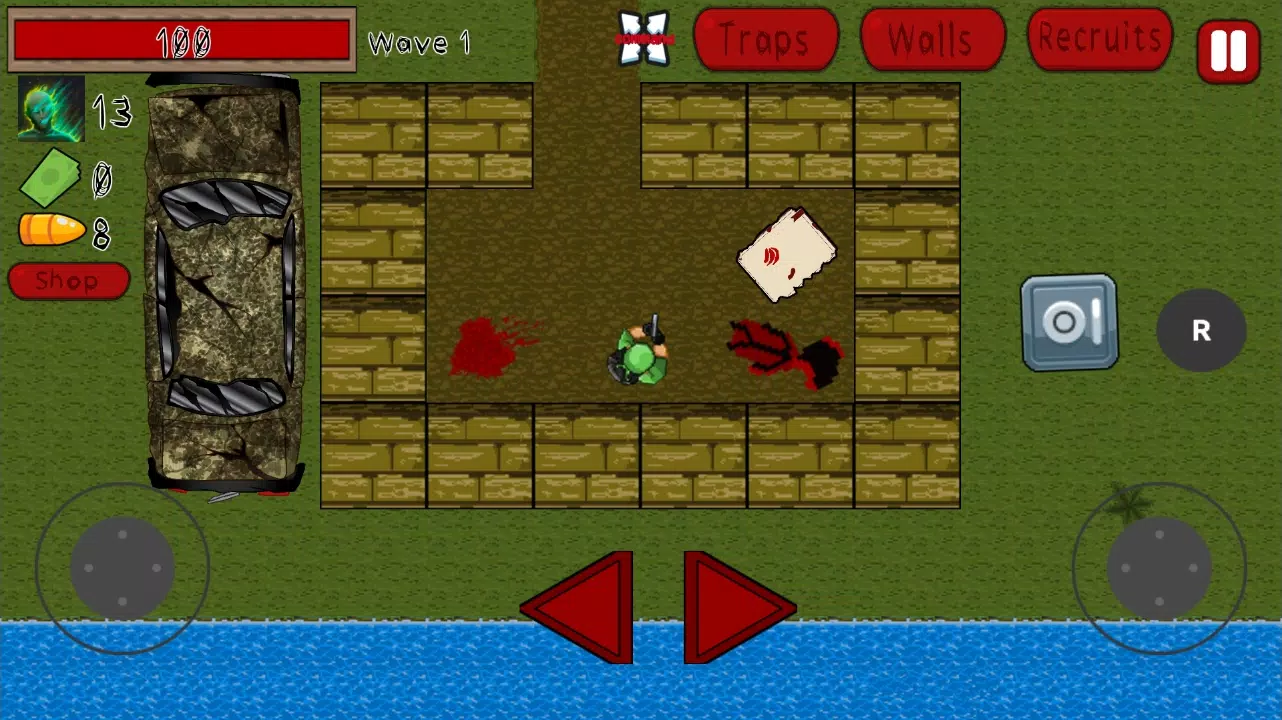
Task: Tap the left red arrow to switch weapon
Action: 578,605
